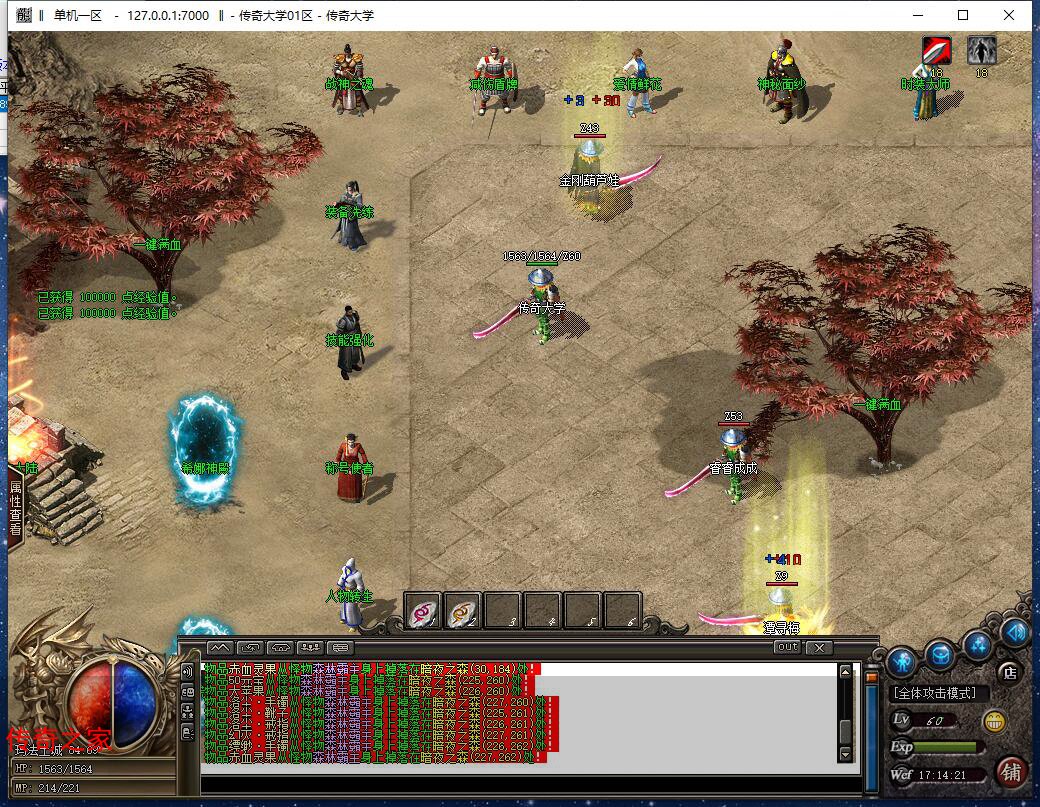Switch the 全体攻击模式 attack mode label
This screenshot has height=807, width=1040.
(x=939, y=693)
